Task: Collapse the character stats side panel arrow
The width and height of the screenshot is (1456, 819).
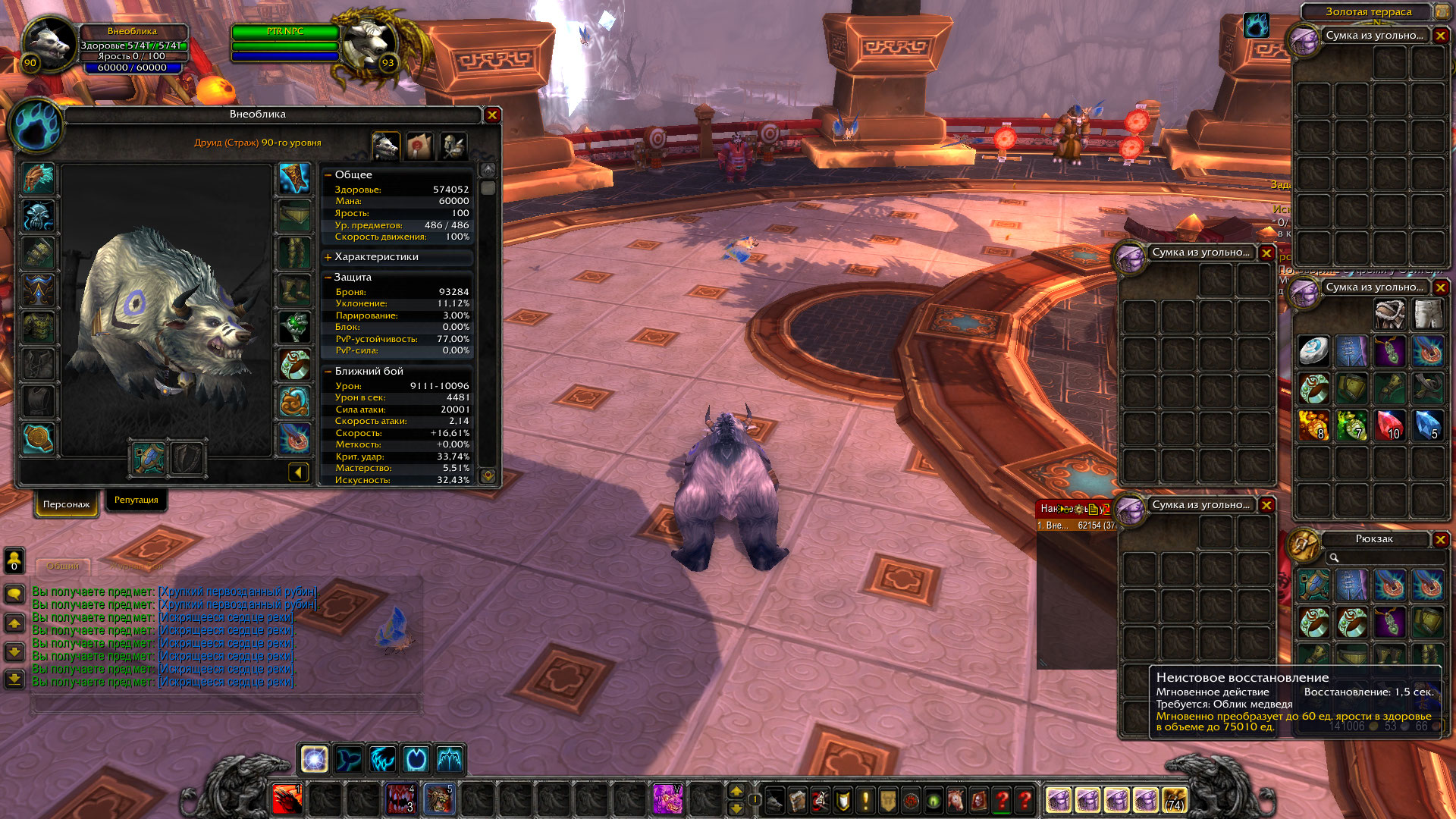Action: [x=298, y=473]
